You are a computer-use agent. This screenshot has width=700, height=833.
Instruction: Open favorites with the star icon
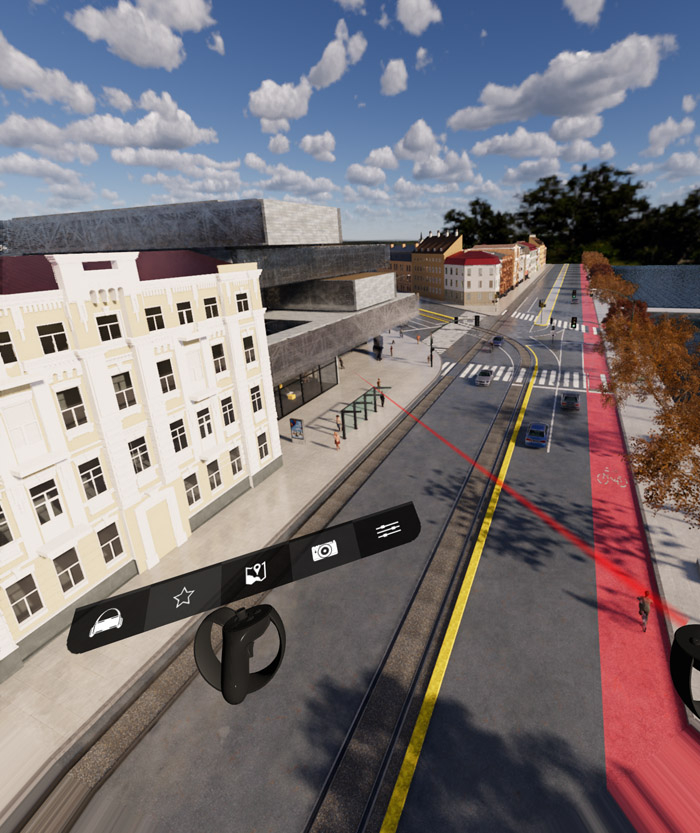pos(183,597)
